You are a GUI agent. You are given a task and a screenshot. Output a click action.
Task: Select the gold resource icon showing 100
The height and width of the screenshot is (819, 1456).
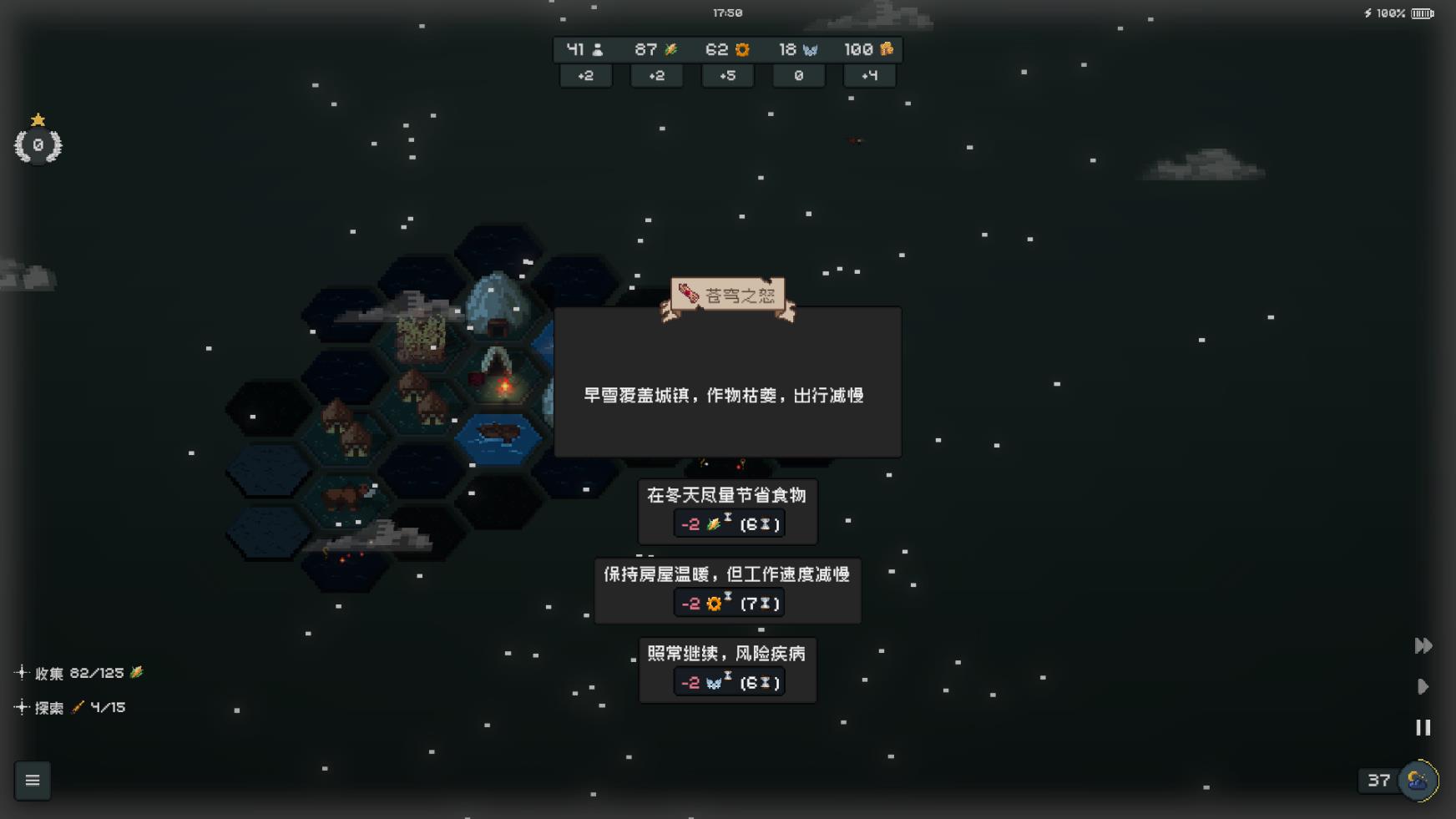coord(887,49)
